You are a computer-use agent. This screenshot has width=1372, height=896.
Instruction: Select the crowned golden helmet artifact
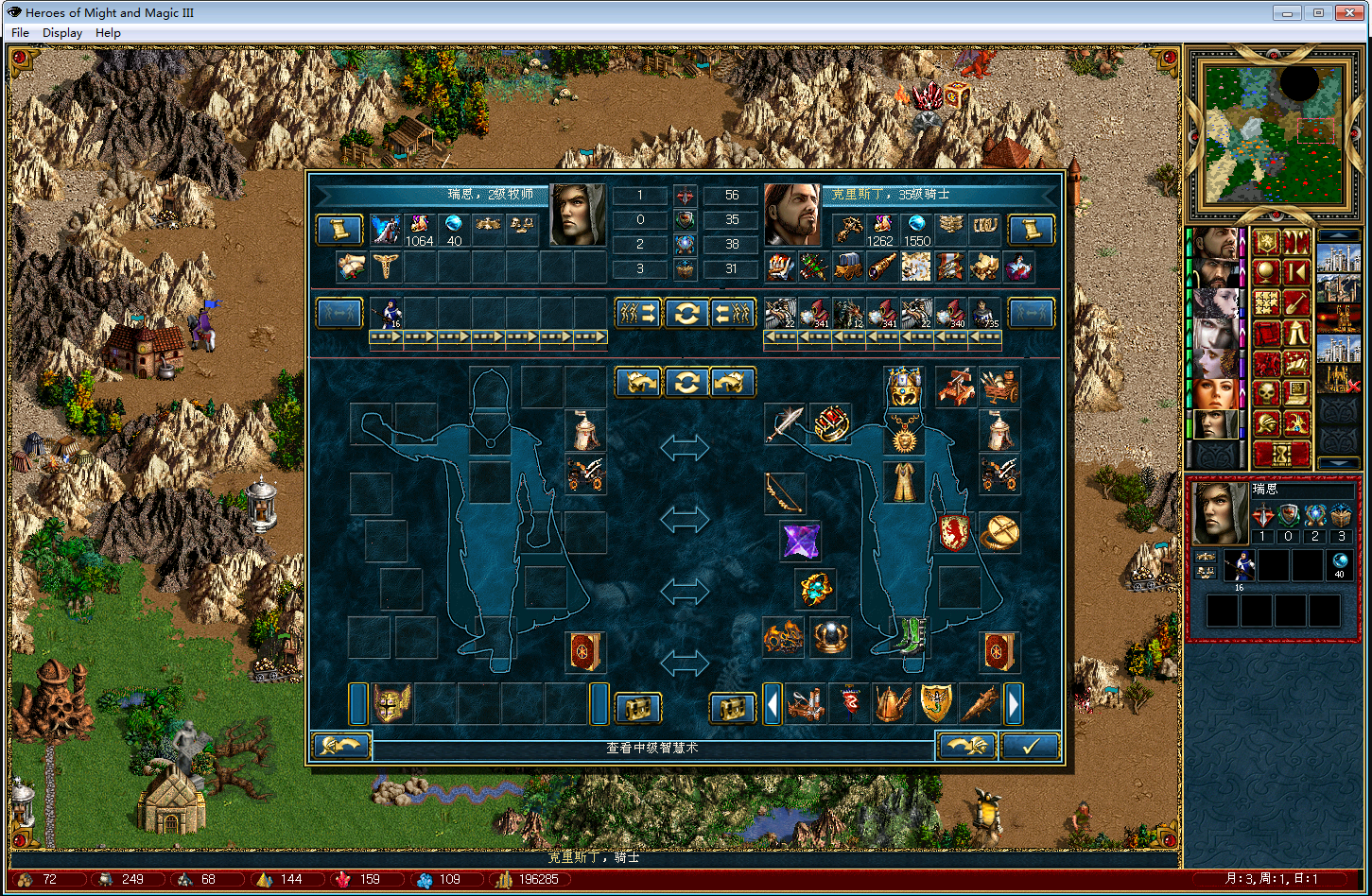pyautogui.click(x=904, y=387)
